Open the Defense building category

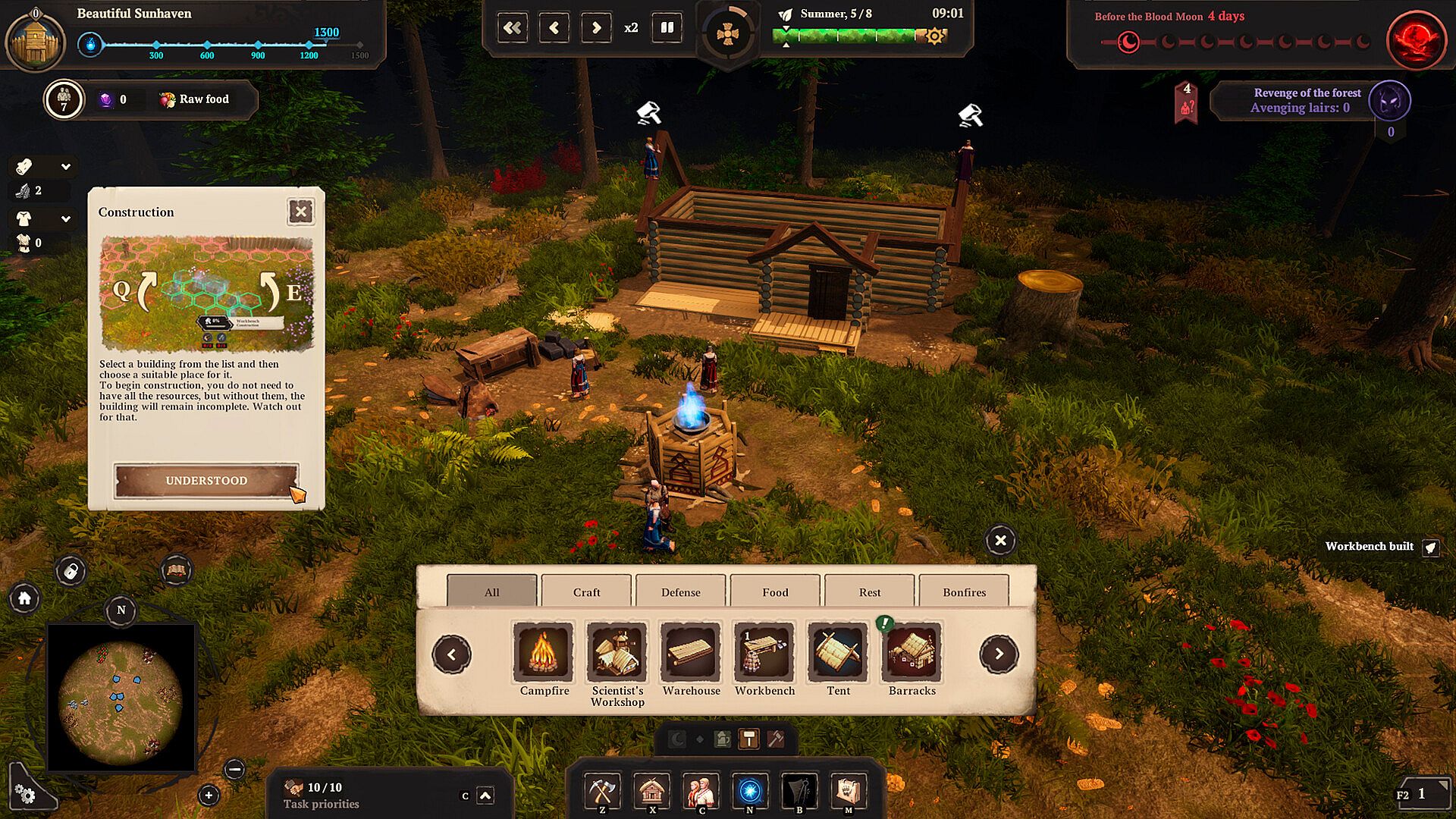[680, 591]
